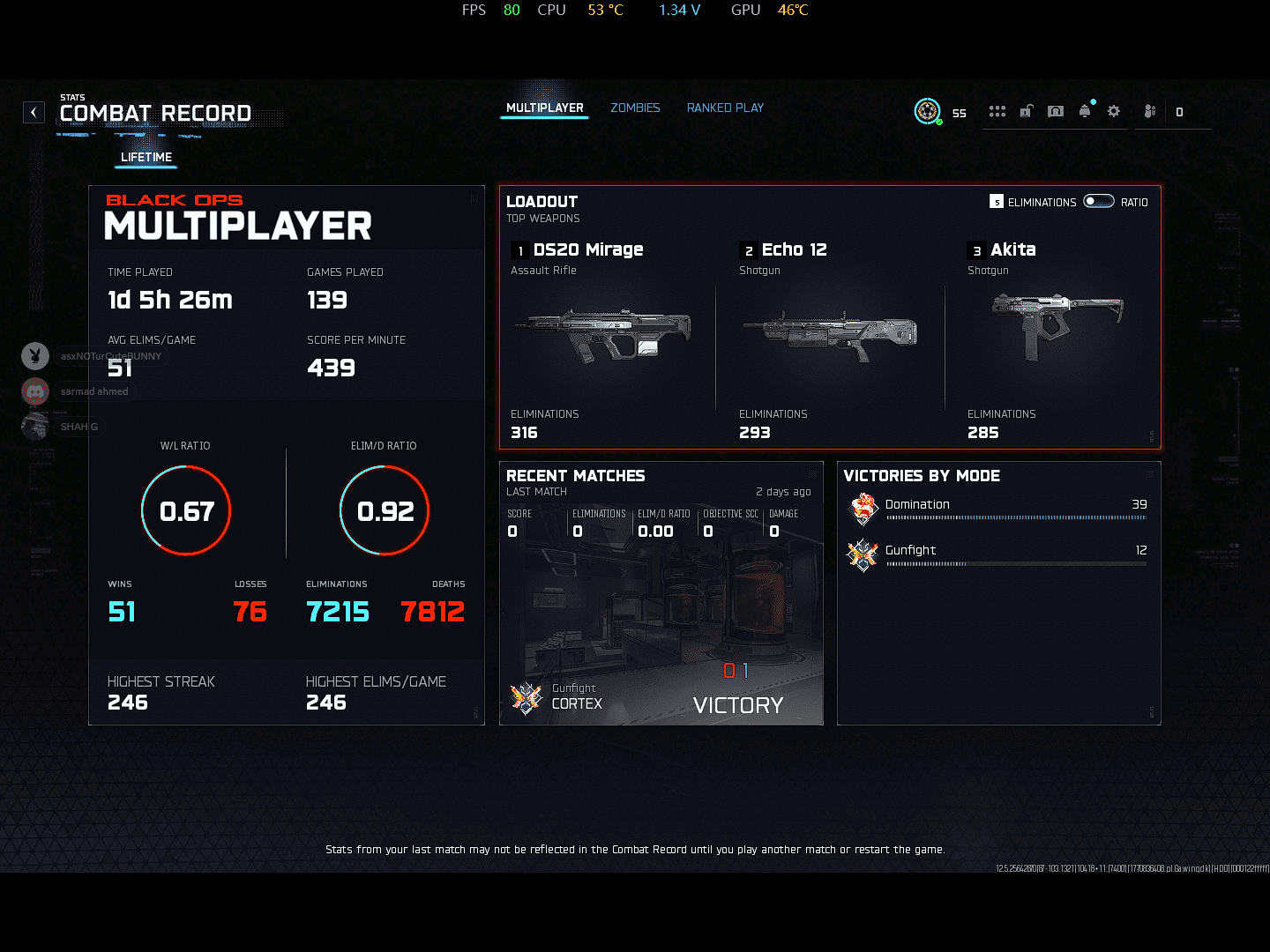Go back using the arrow button
1270x952 pixels.
click(34, 112)
